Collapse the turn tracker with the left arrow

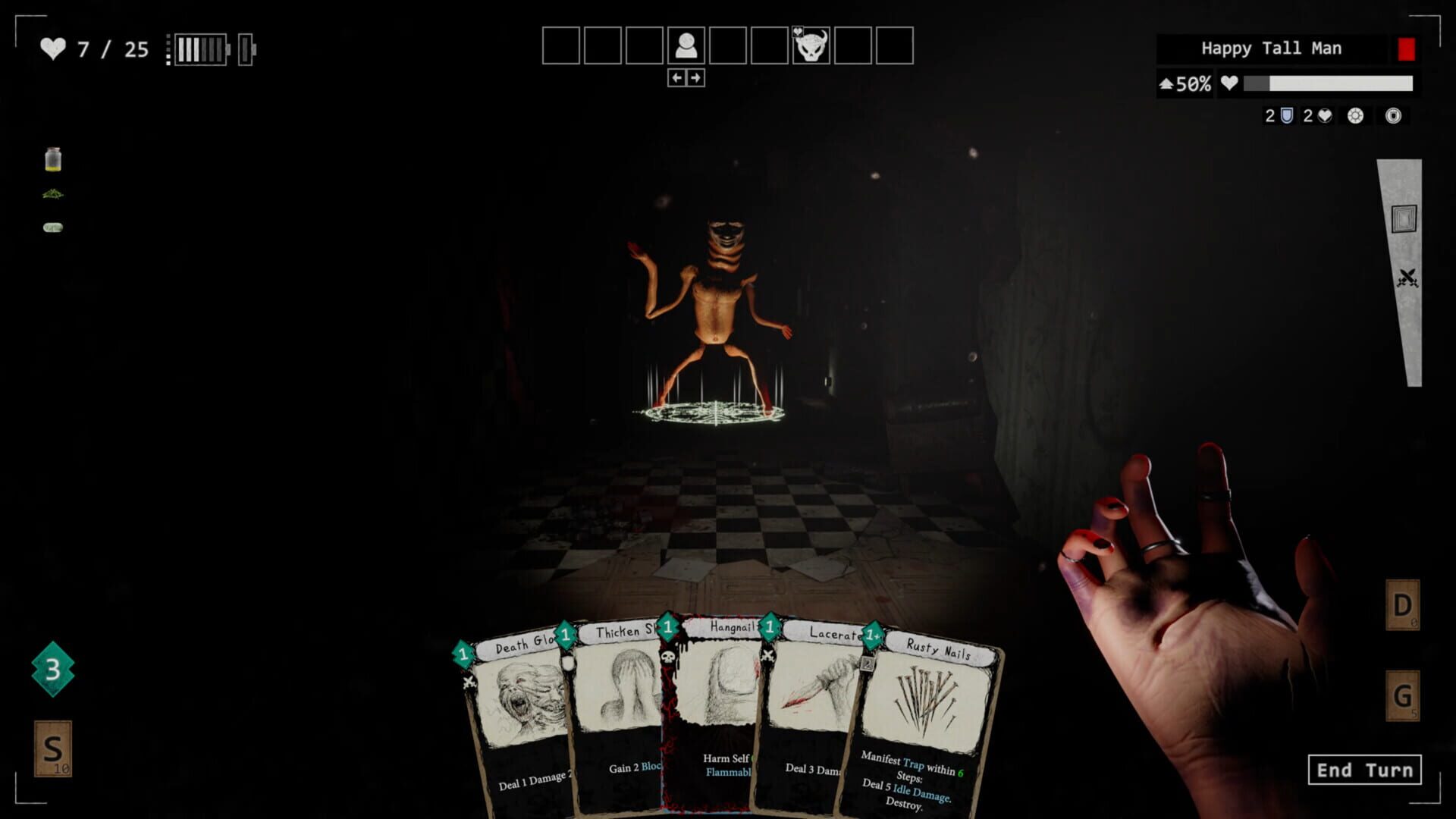(x=675, y=76)
